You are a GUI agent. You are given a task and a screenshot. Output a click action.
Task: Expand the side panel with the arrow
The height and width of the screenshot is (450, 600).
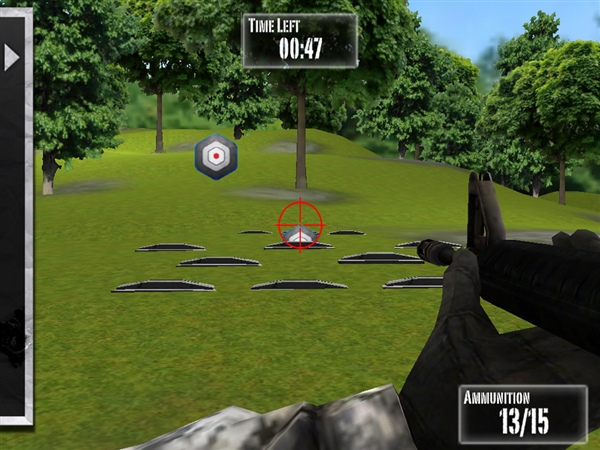pyautogui.click(x=12, y=58)
